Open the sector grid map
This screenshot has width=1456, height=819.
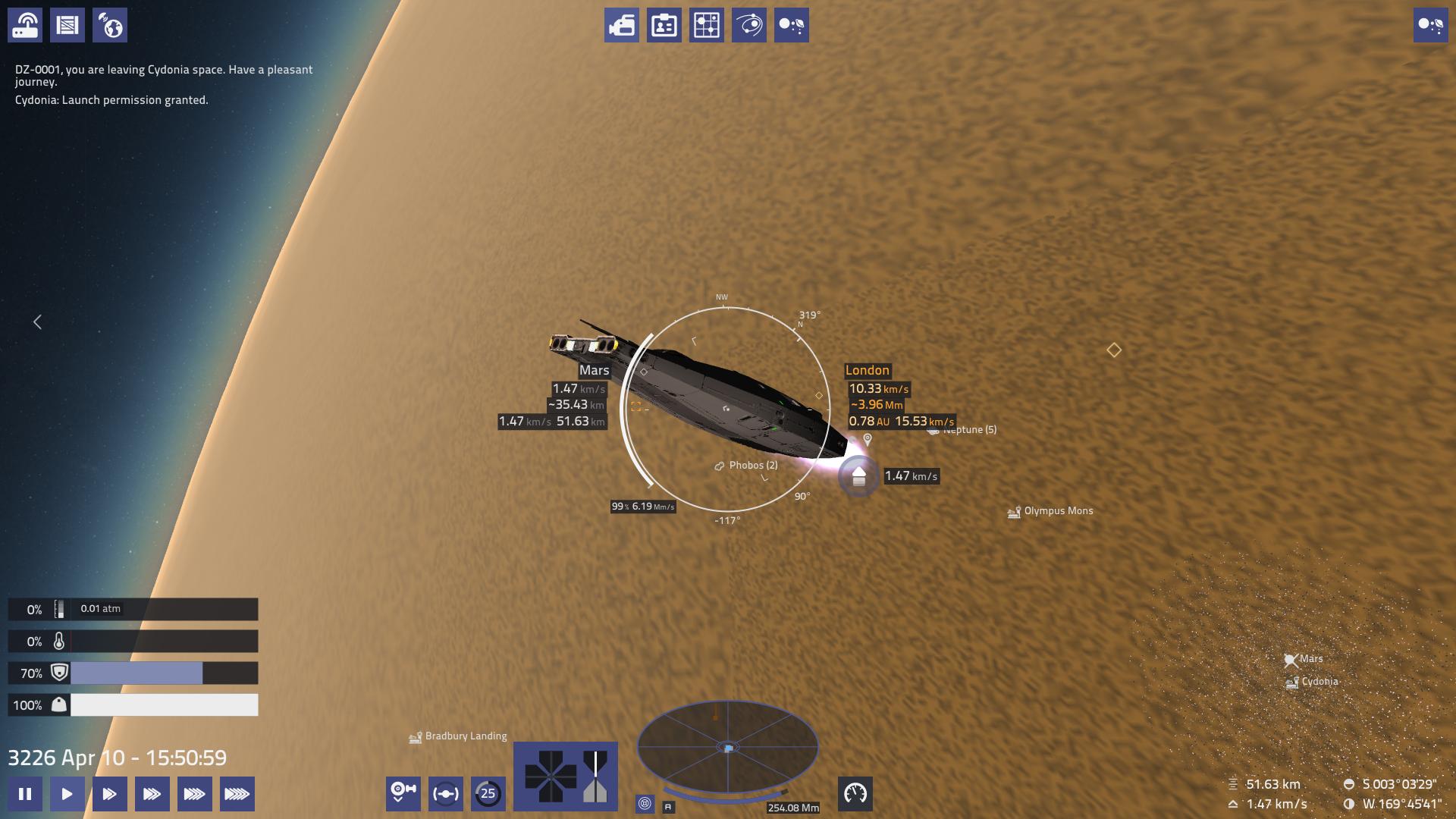(706, 25)
